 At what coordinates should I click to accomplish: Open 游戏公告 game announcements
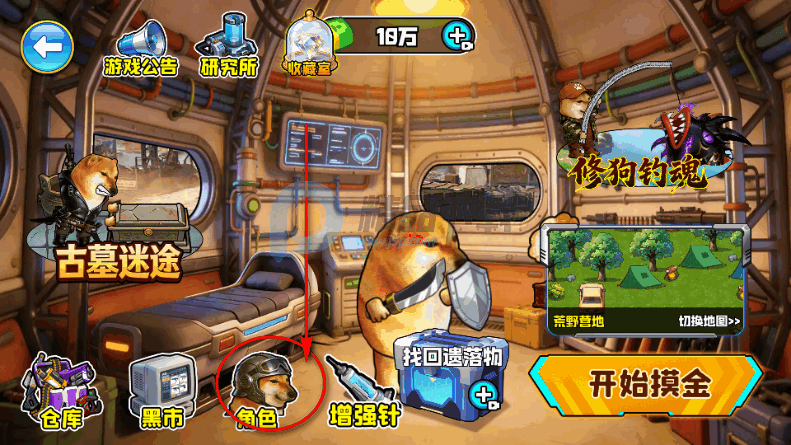pyautogui.click(x=140, y=47)
